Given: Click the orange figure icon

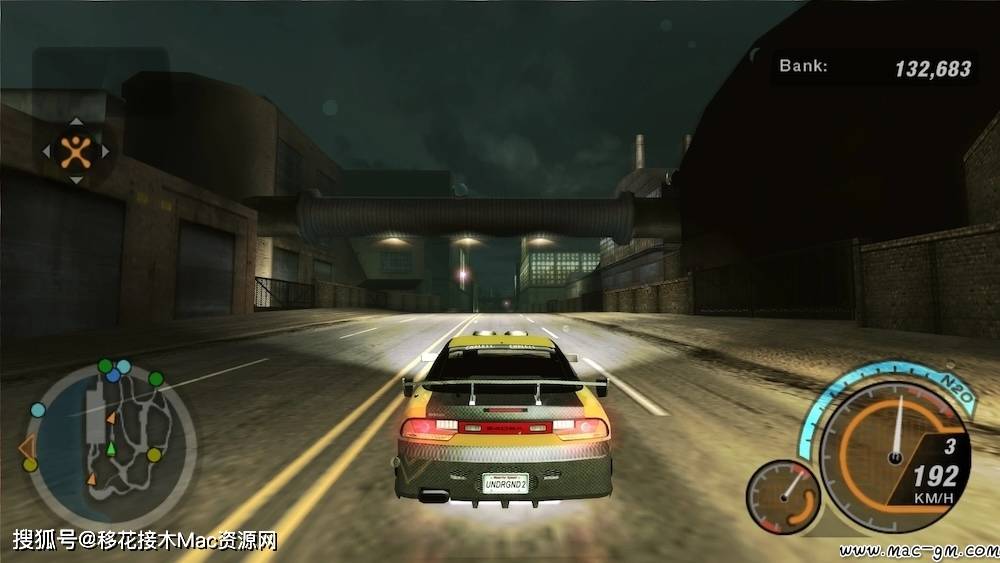Looking at the screenshot, I should point(76,152).
